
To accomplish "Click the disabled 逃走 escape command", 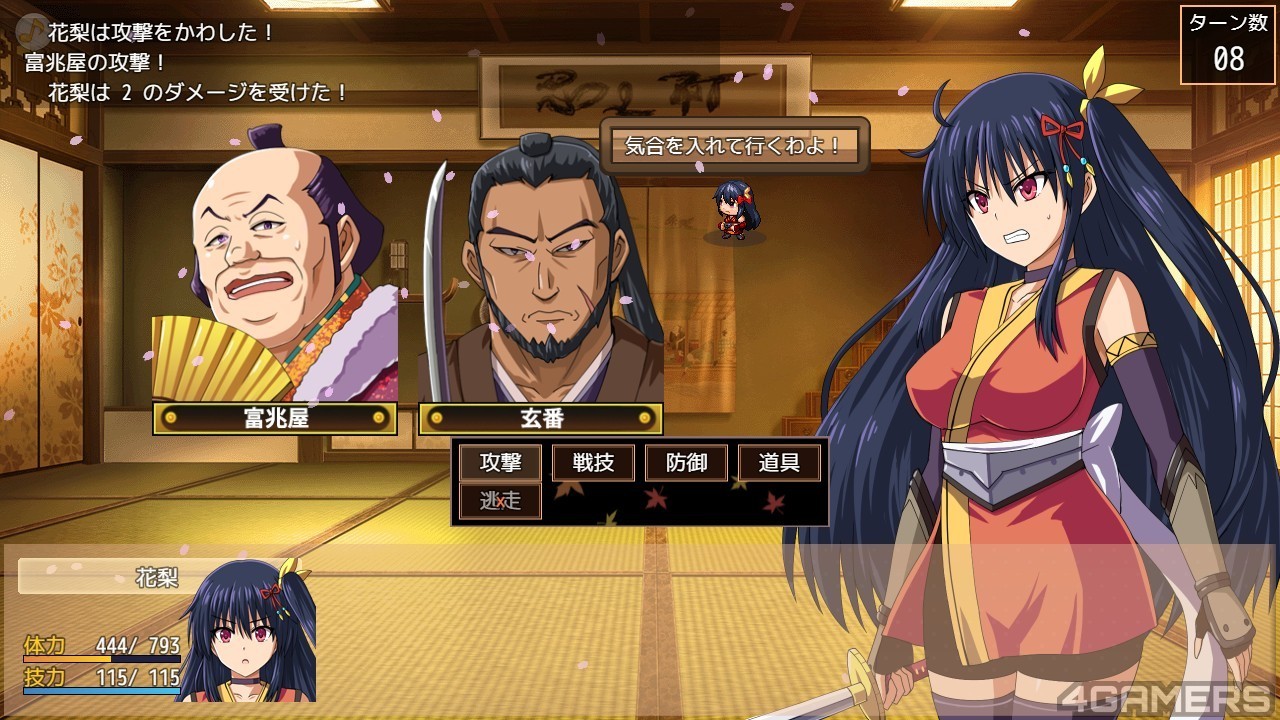I will [500, 500].
